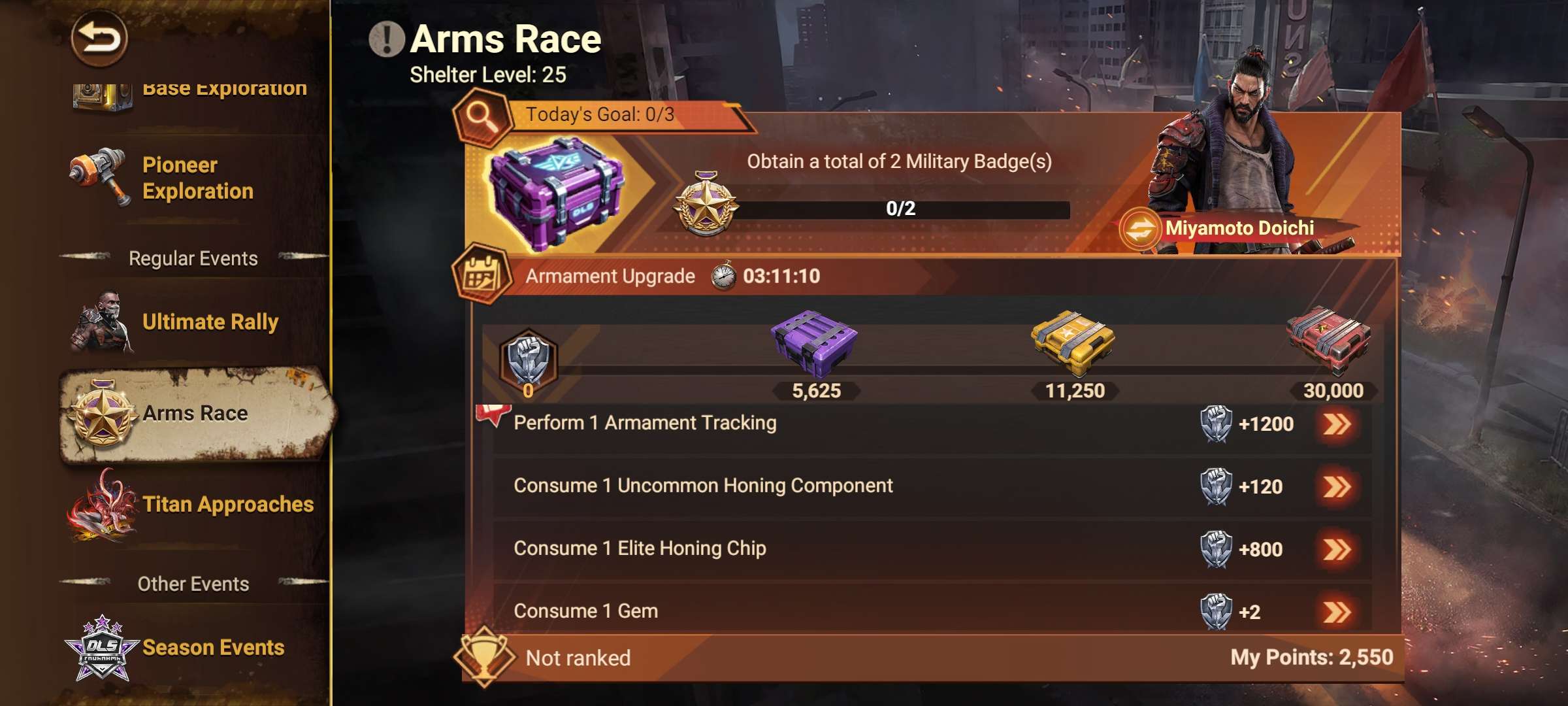Open Today's Goal magnifying glass icon
The image size is (1568, 706).
click(482, 118)
